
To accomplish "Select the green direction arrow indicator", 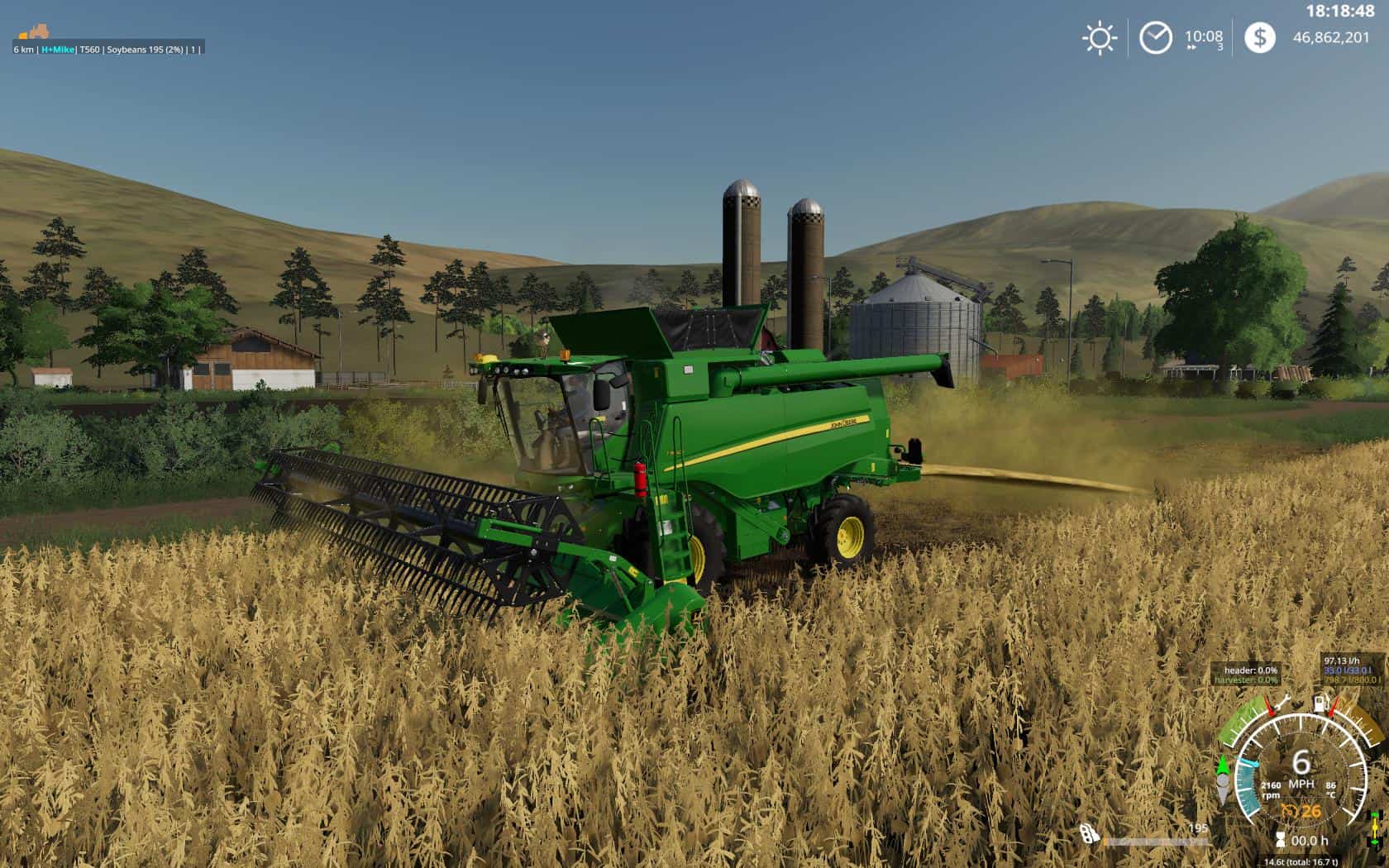I will click(x=1223, y=765).
